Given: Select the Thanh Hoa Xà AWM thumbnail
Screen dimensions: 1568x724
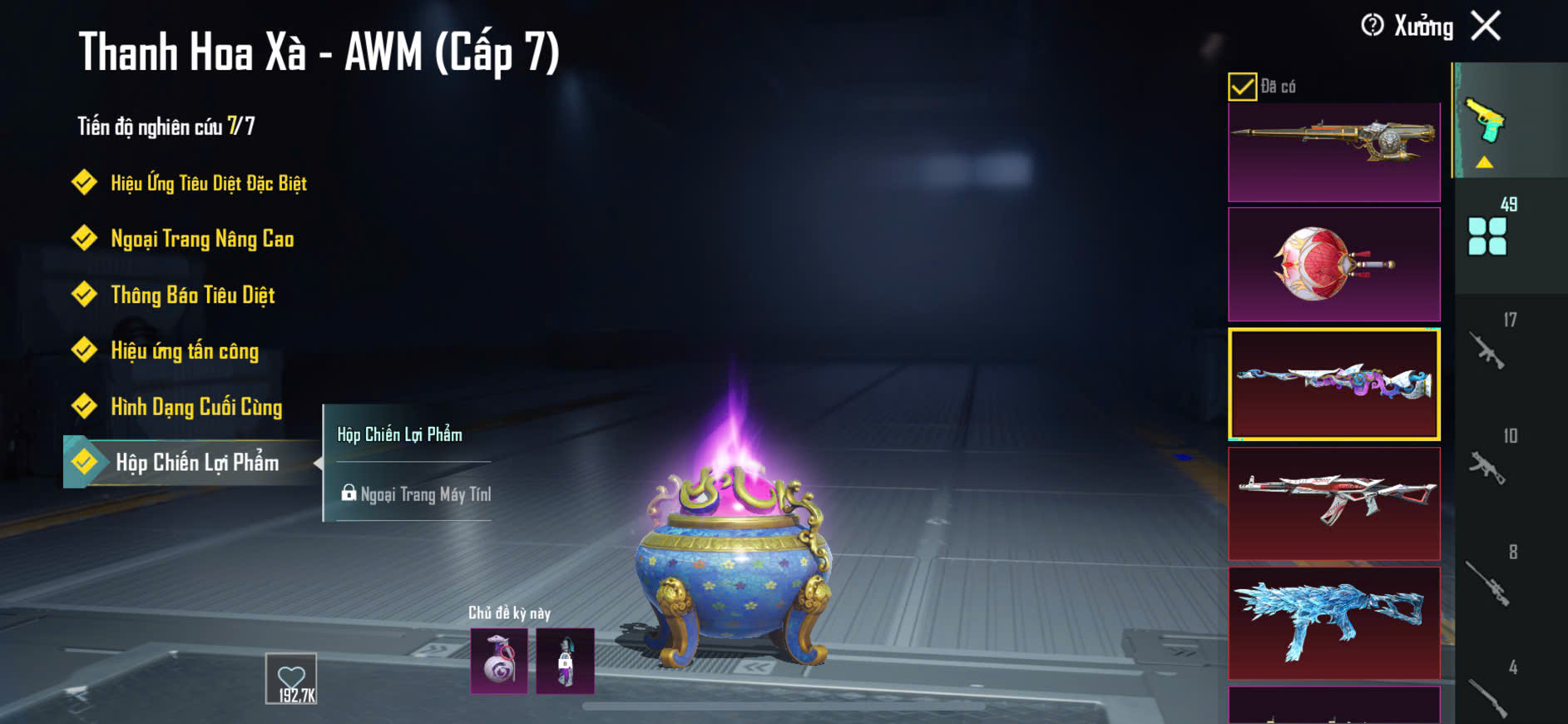Looking at the screenshot, I should 1333,384.
